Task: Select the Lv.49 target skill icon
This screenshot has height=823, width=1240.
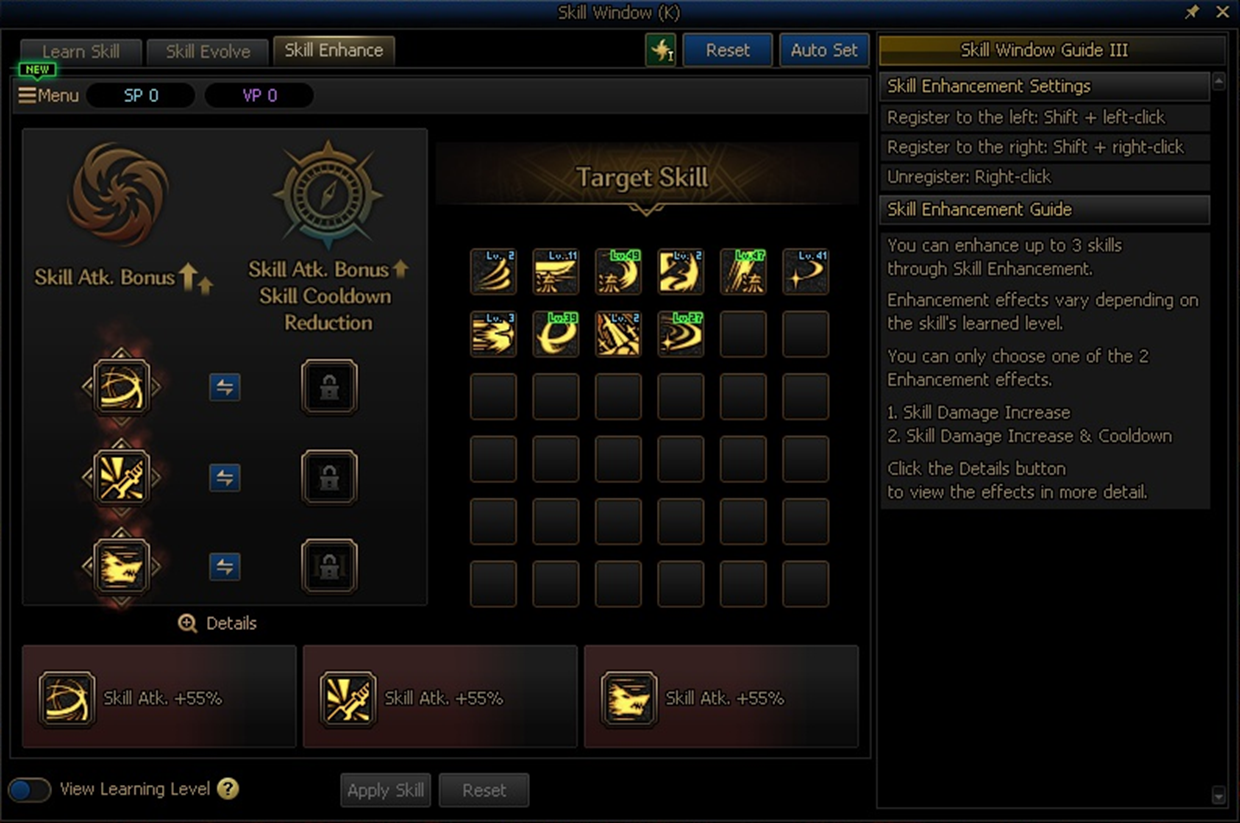Action: 618,272
